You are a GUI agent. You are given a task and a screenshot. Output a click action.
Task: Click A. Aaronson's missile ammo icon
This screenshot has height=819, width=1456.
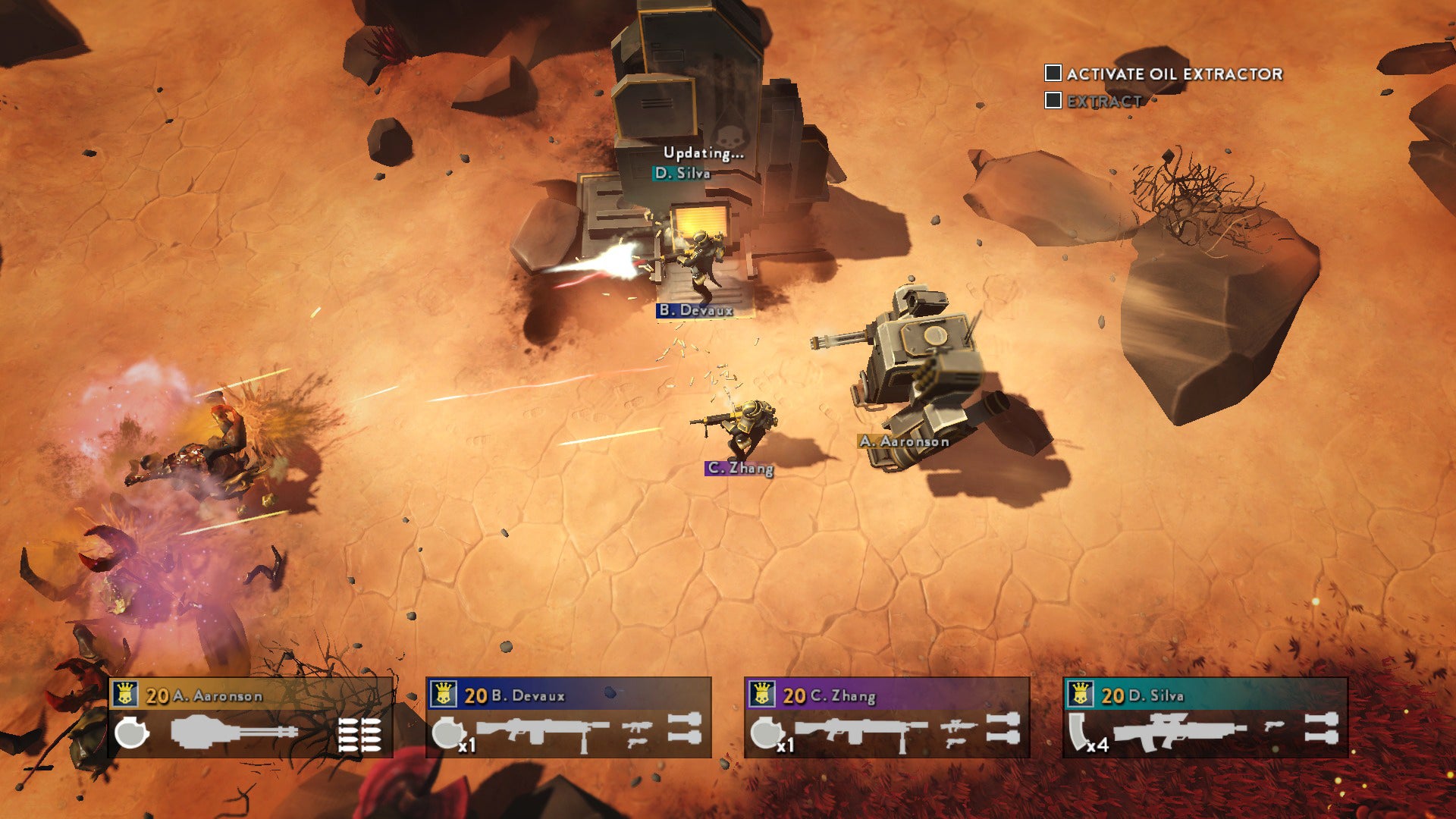click(359, 733)
